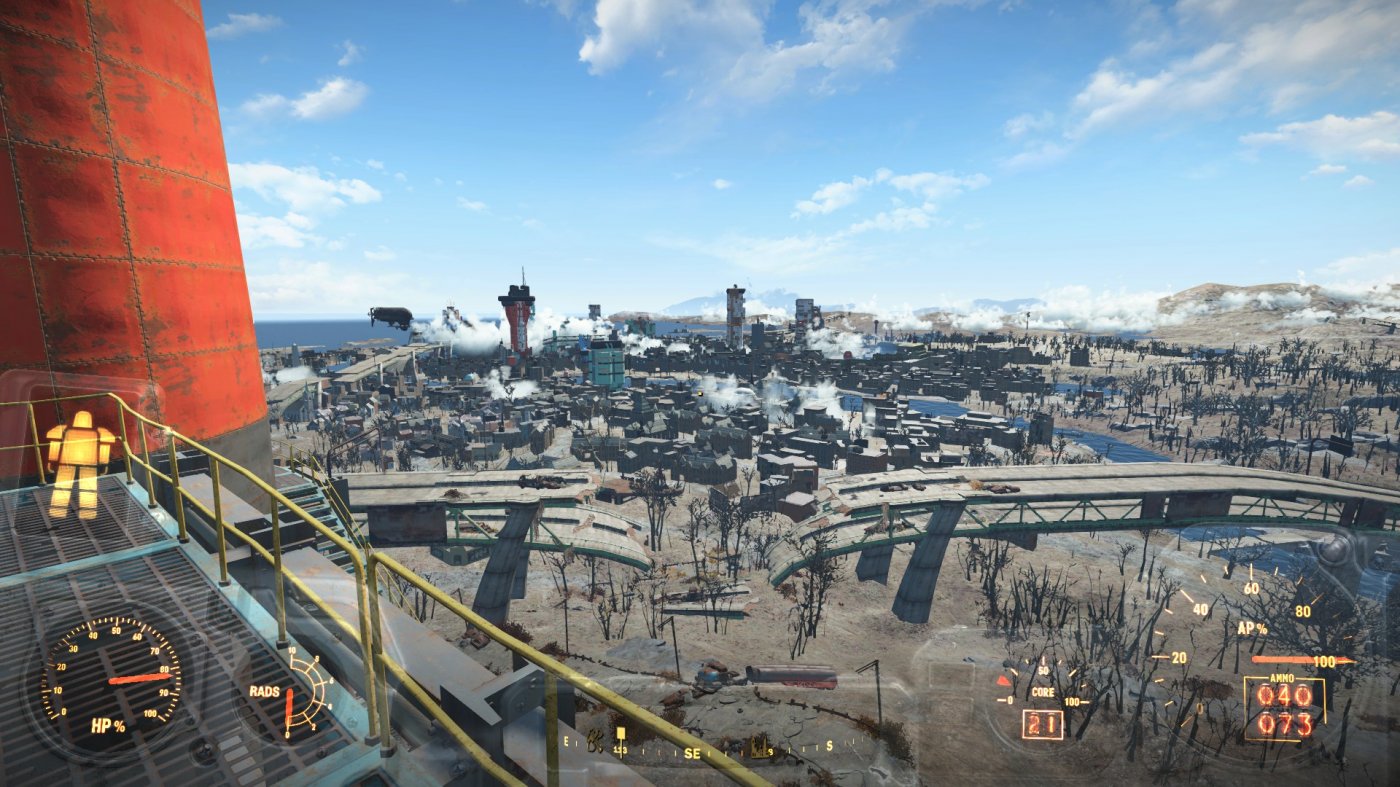Select the church location marker on the compass
Viewport: 1400px width, 787px height.
pyautogui.click(x=759, y=748)
